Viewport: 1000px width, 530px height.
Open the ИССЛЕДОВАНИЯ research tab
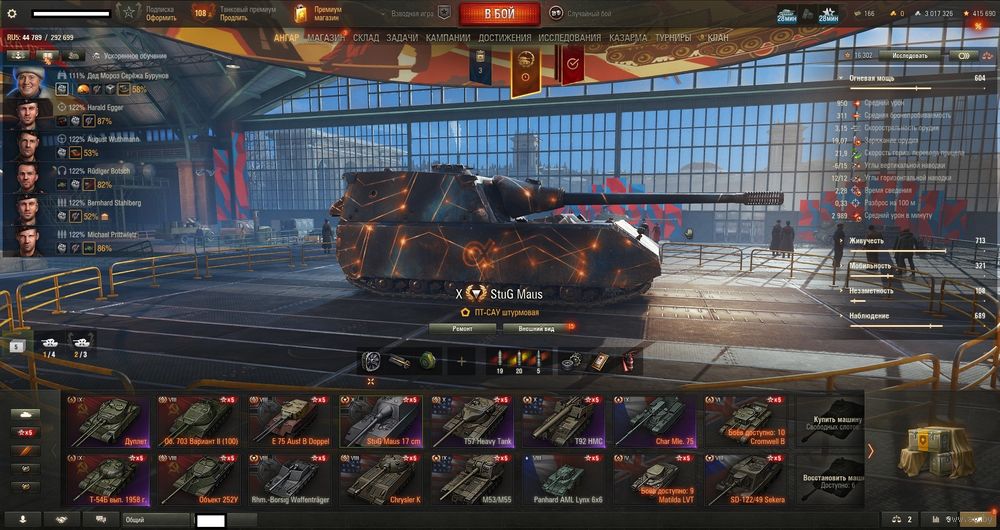coord(570,38)
